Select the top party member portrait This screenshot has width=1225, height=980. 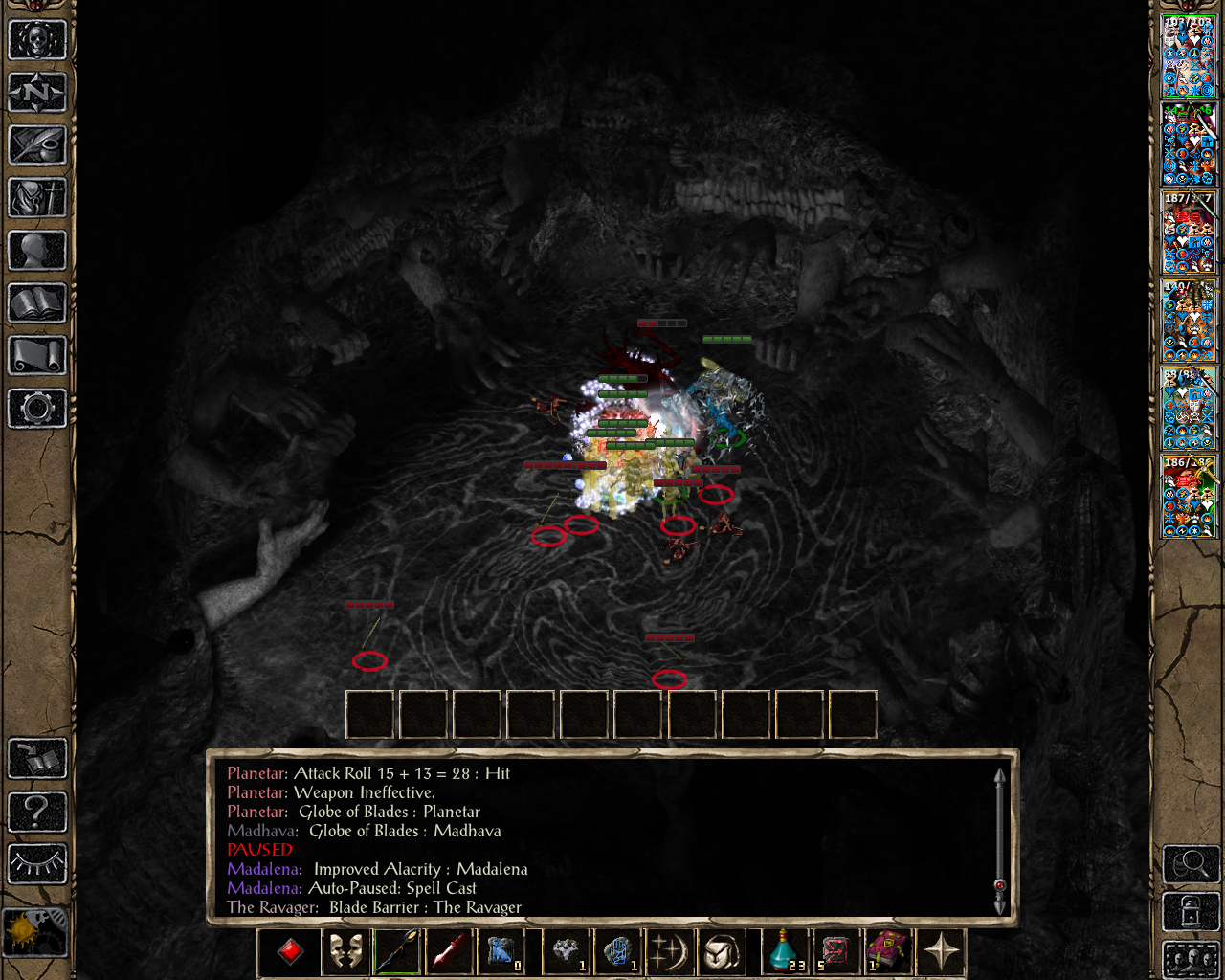coord(1189,56)
